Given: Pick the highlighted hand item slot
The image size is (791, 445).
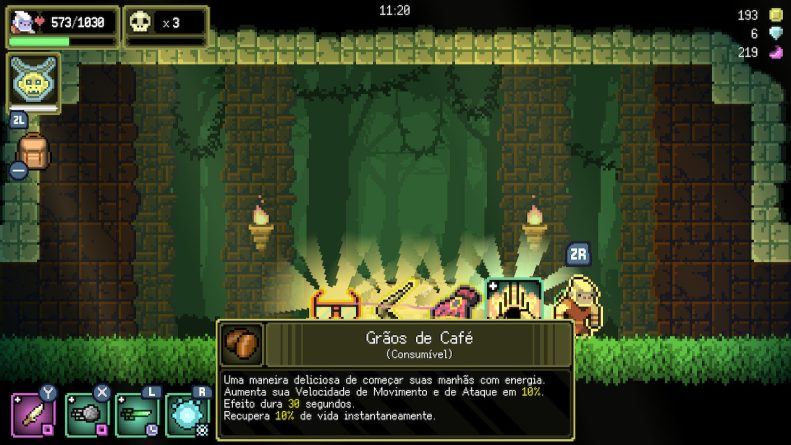Looking at the screenshot, I should [514, 300].
